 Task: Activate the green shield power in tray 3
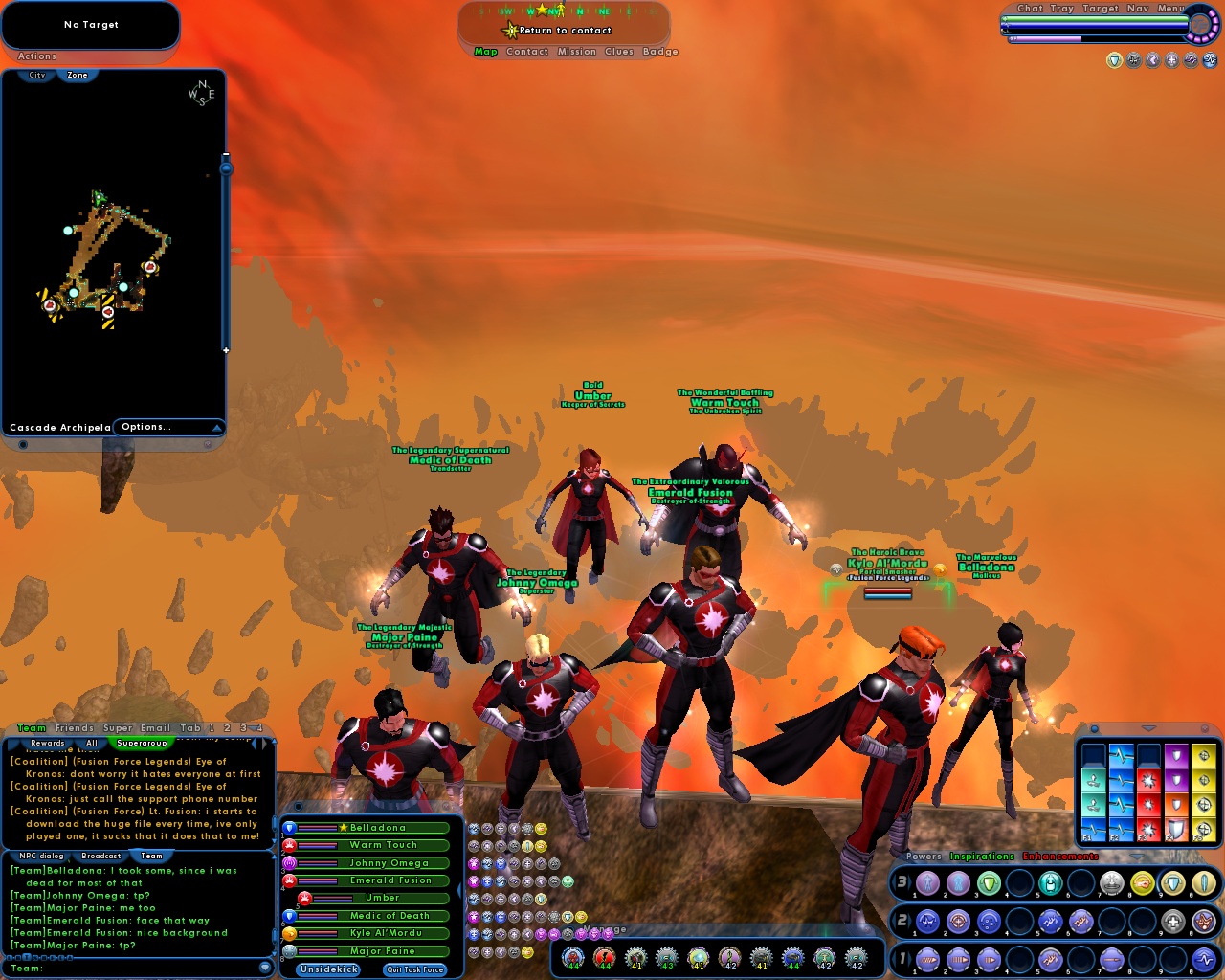tap(987, 883)
